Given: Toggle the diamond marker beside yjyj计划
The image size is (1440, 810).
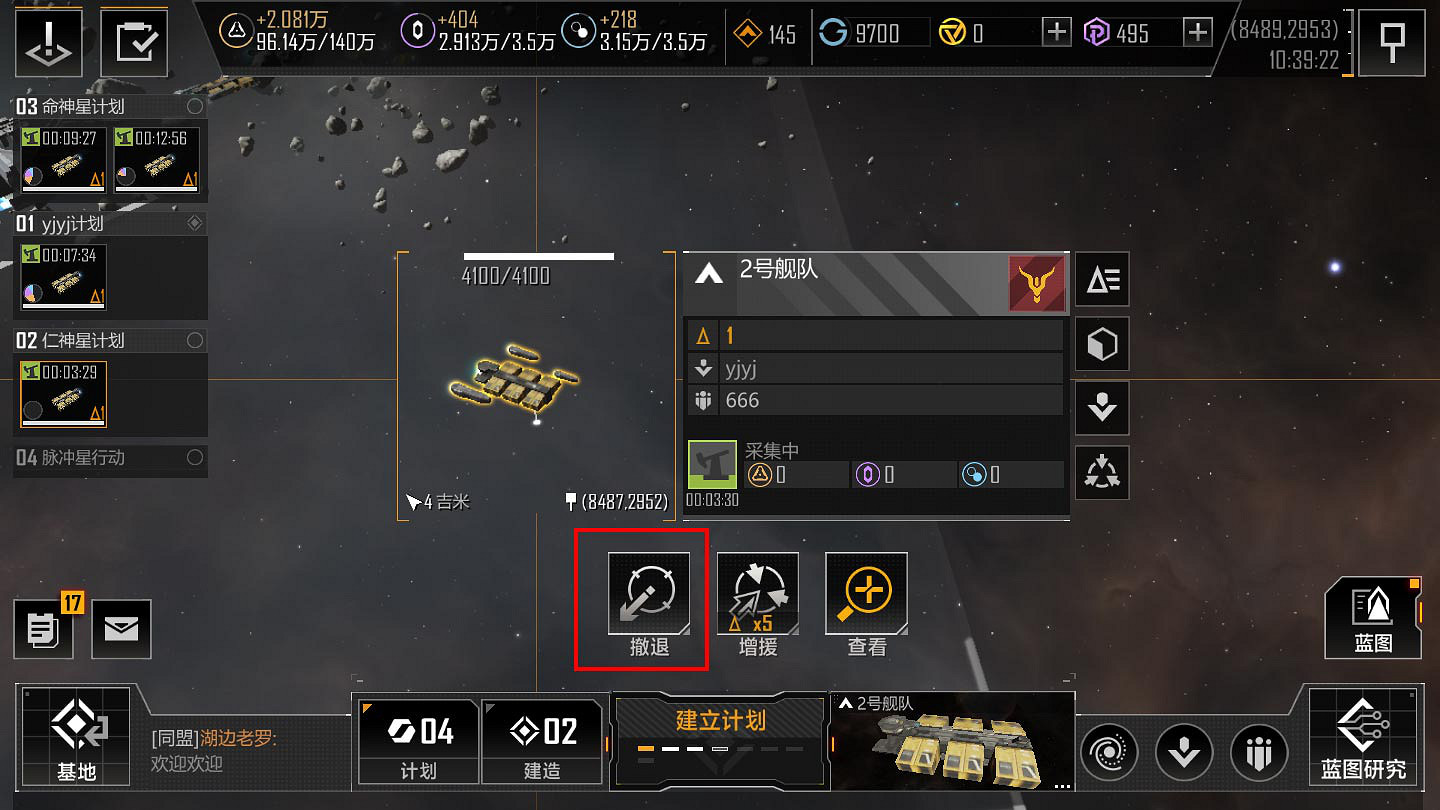Looking at the screenshot, I should 196,223.
